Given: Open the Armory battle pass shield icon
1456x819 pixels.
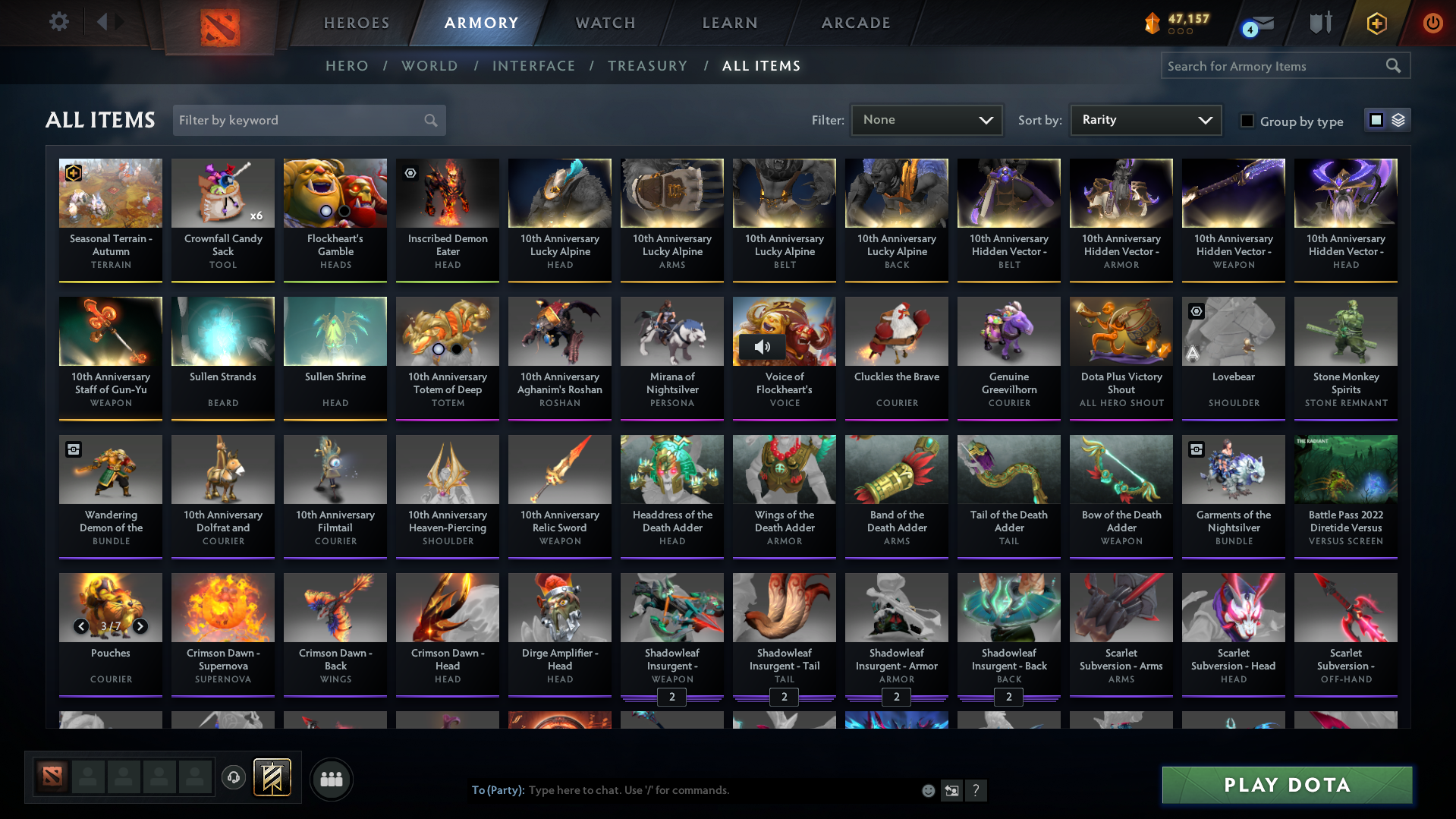Looking at the screenshot, I should point(1319,23).
